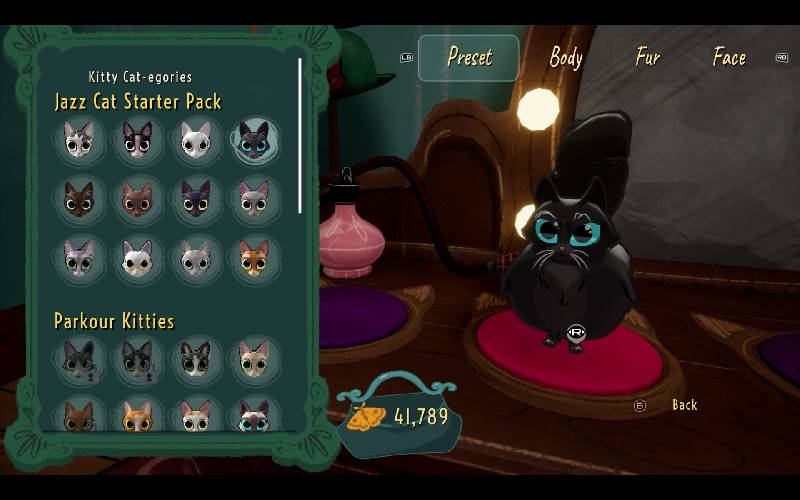This screenshot has width=800, height=500.
Task: Choose the all-white cat preset in Jazz pack
Action: coord(196,143)
